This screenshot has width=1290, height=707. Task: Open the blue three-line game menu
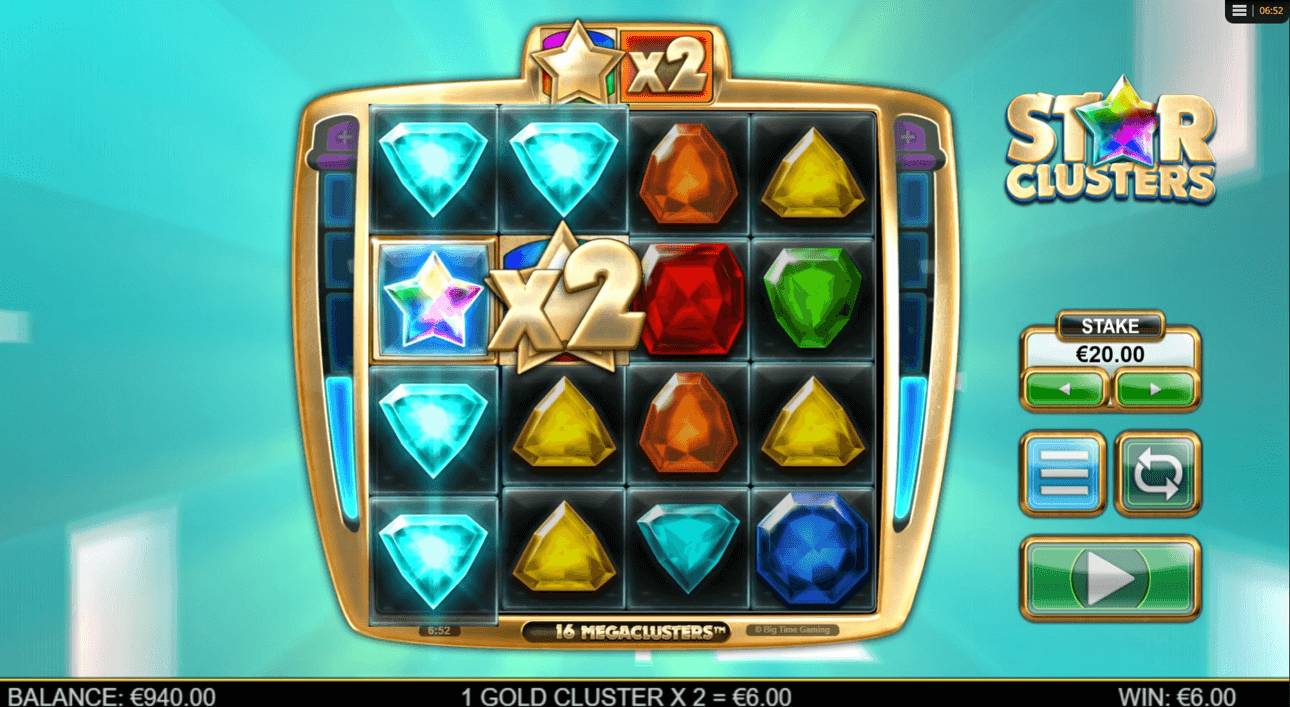(1062, 473)
